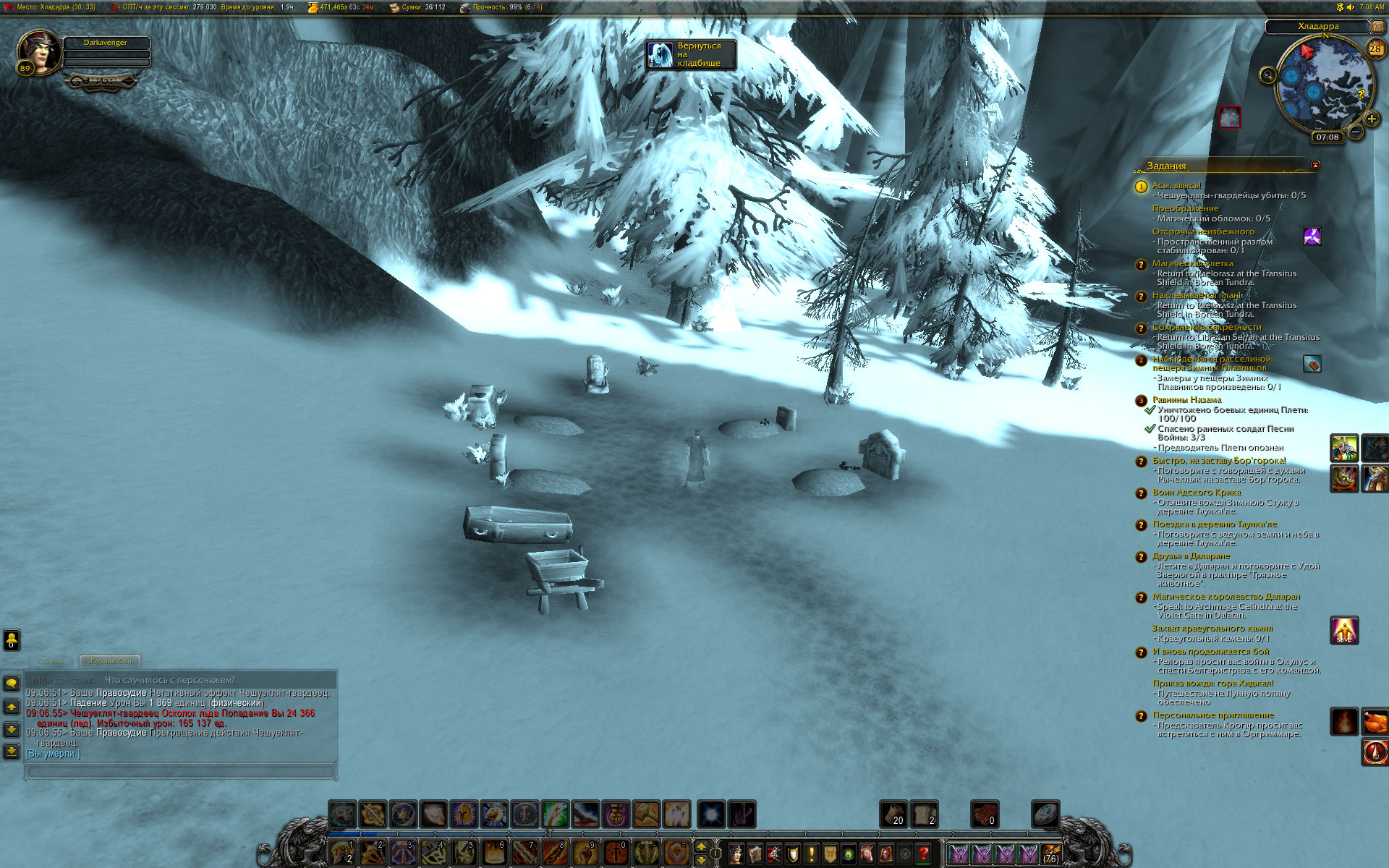The width and height of the screenshot is (1389, 868).
Task: Click the '[Вы умерли.]' chat link
Action: point(53,754)
